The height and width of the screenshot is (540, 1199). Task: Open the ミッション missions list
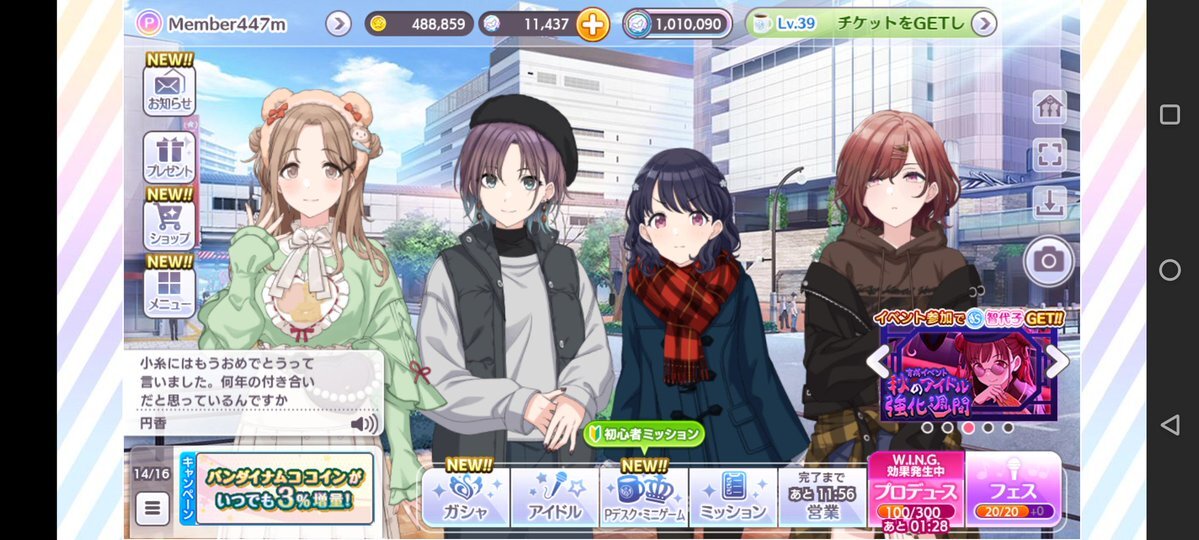click(732, 497)
